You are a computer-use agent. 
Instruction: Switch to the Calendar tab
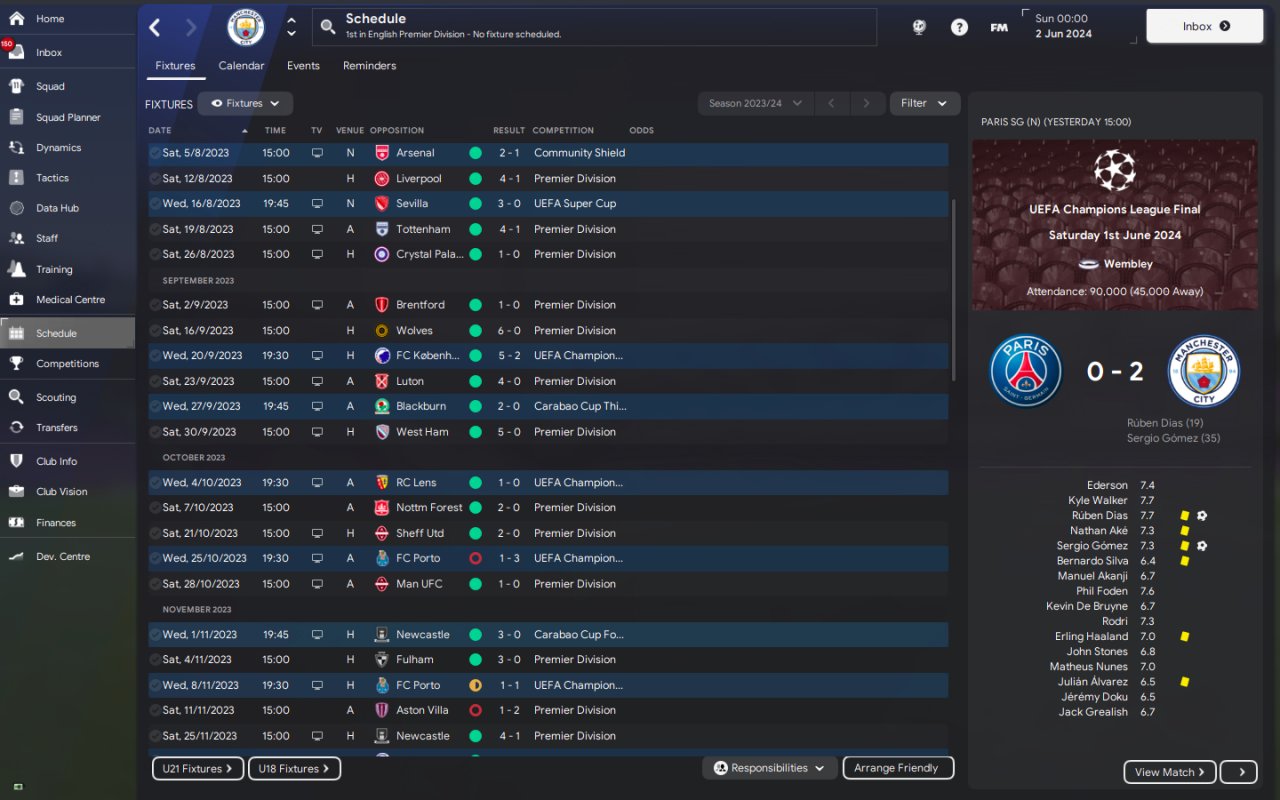click(241, 66)
